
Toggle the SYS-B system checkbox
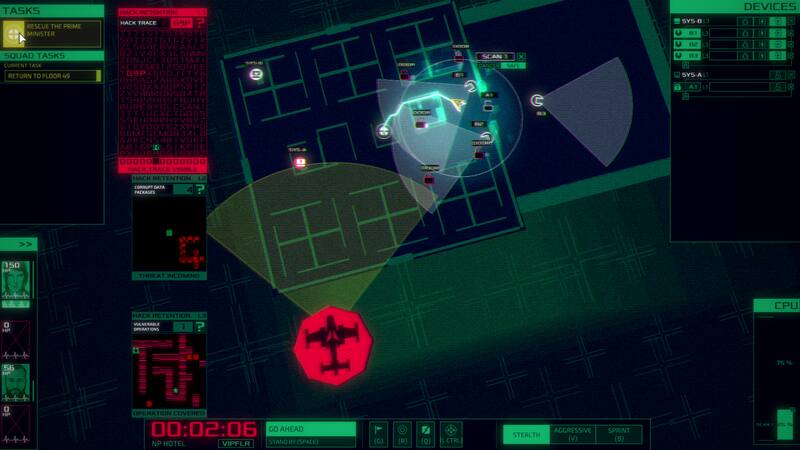(677, 20)
